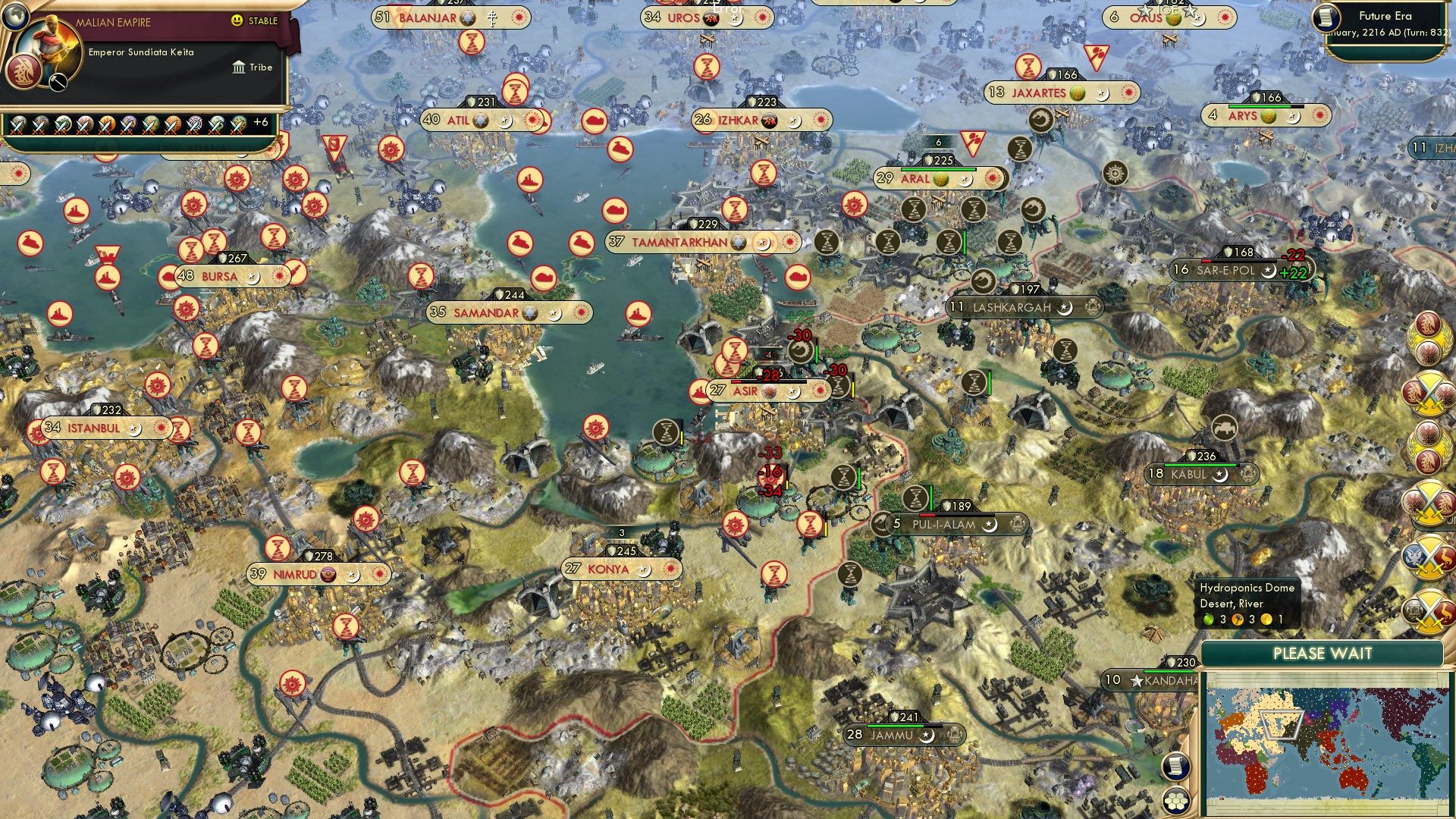Open the city view for Pul-i-Alam
Screen dimensions: 1456x819
[x=944, y=523]
